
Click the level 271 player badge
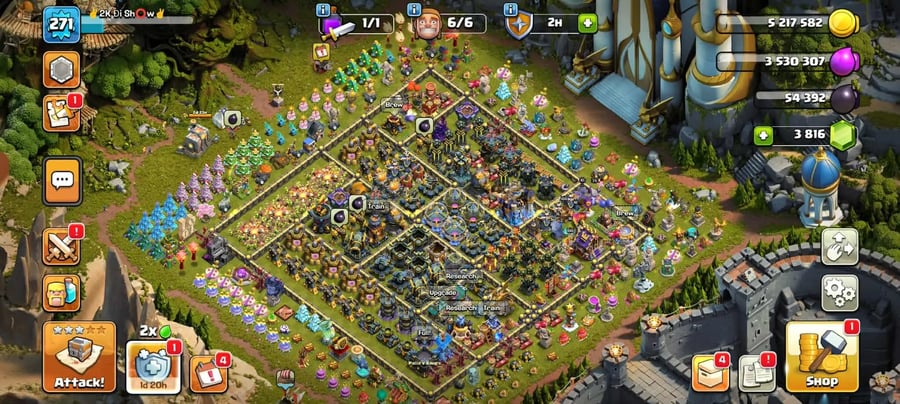tap(61, 23)
